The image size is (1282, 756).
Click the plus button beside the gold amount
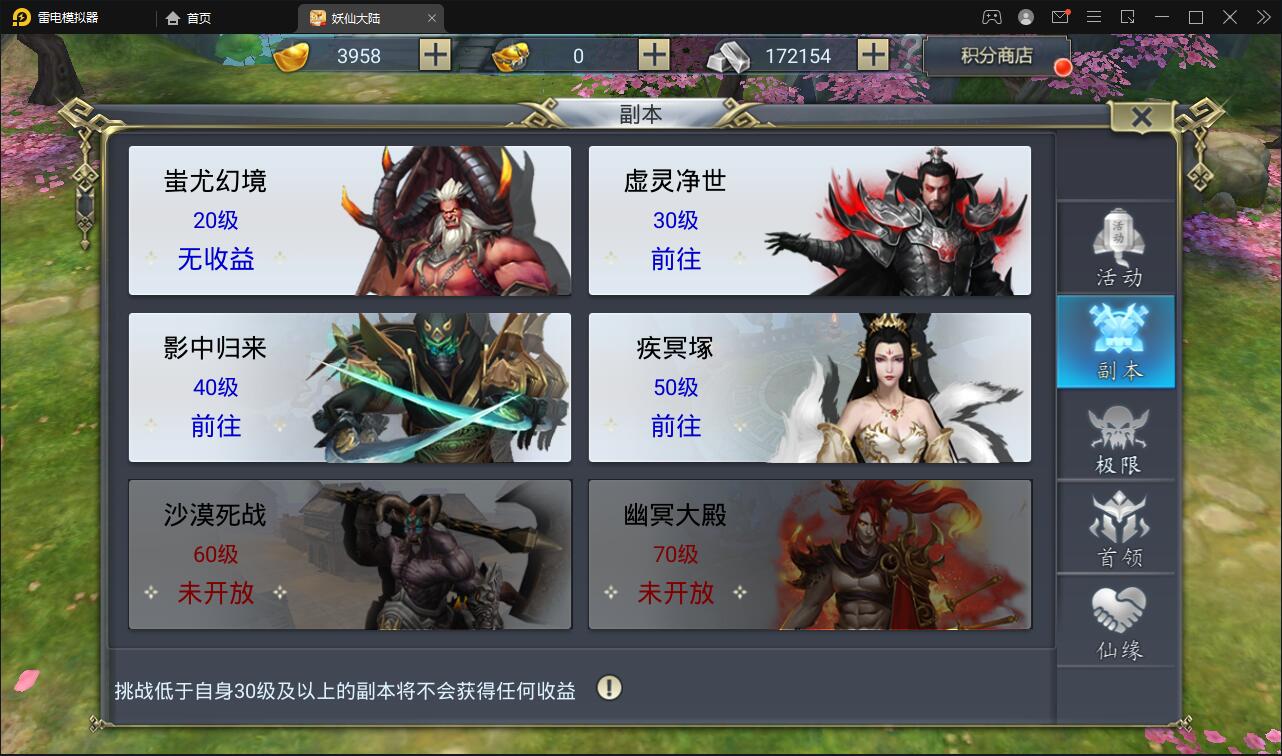(434, 55)
